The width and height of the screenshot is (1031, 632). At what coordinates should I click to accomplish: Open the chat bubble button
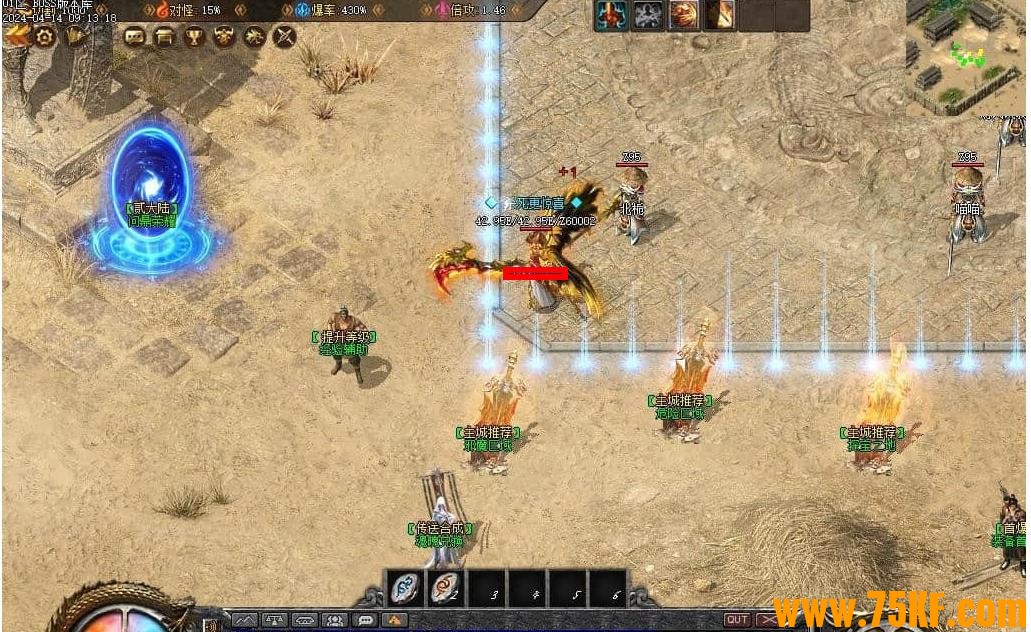tap(366, 620)
